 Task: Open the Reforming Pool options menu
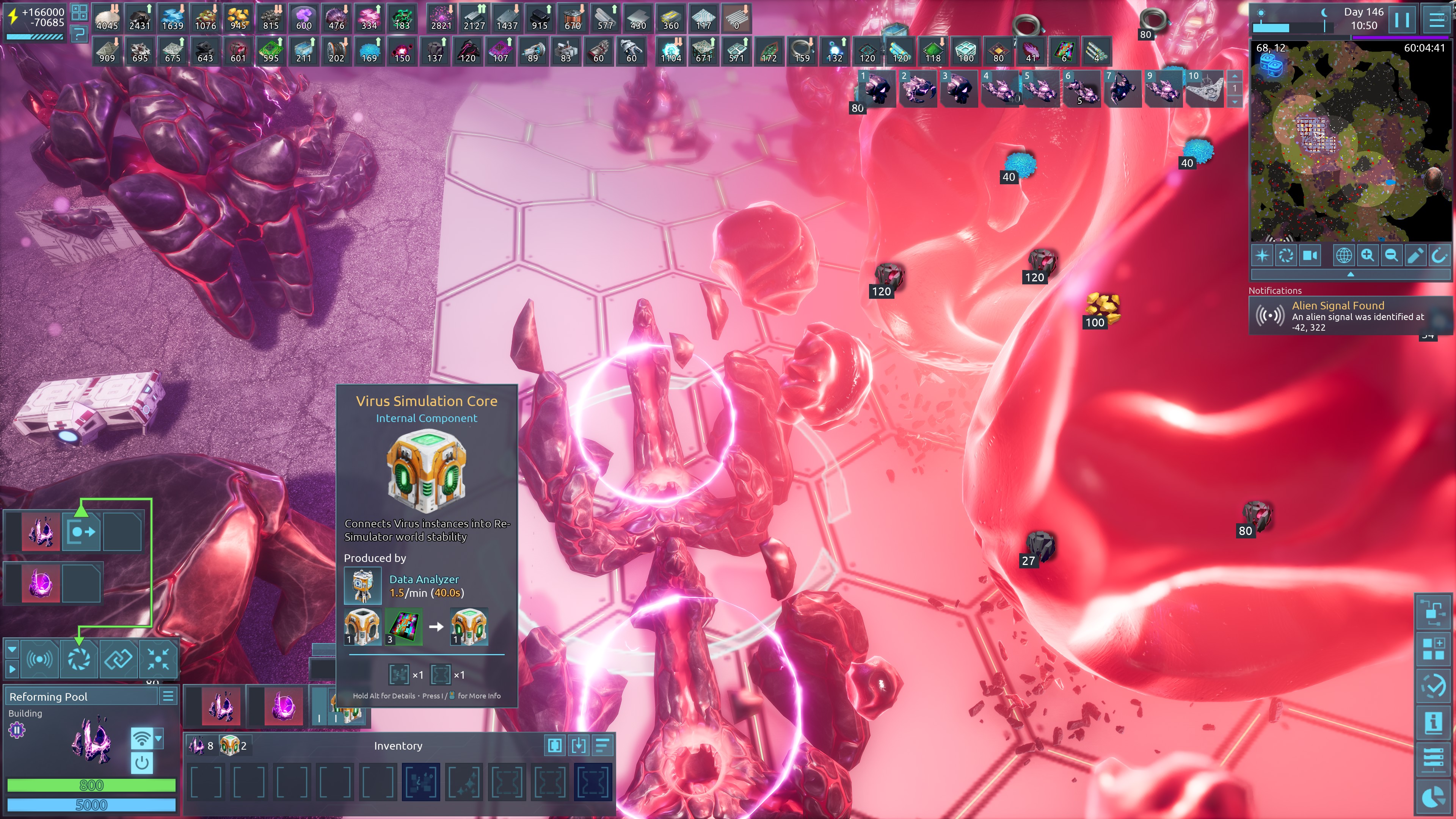[168, 697]
